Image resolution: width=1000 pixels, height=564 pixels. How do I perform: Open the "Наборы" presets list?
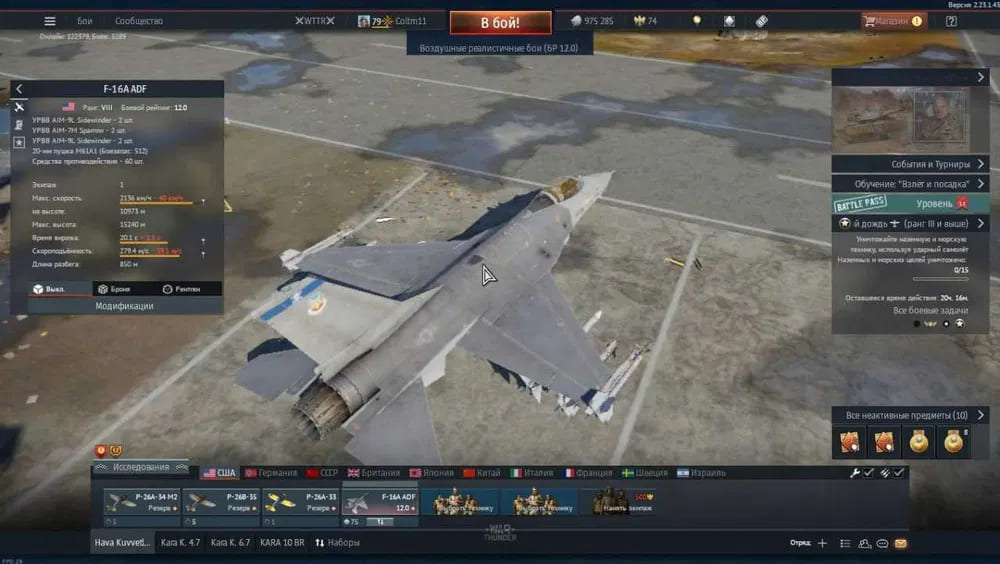tap(337, 543)
